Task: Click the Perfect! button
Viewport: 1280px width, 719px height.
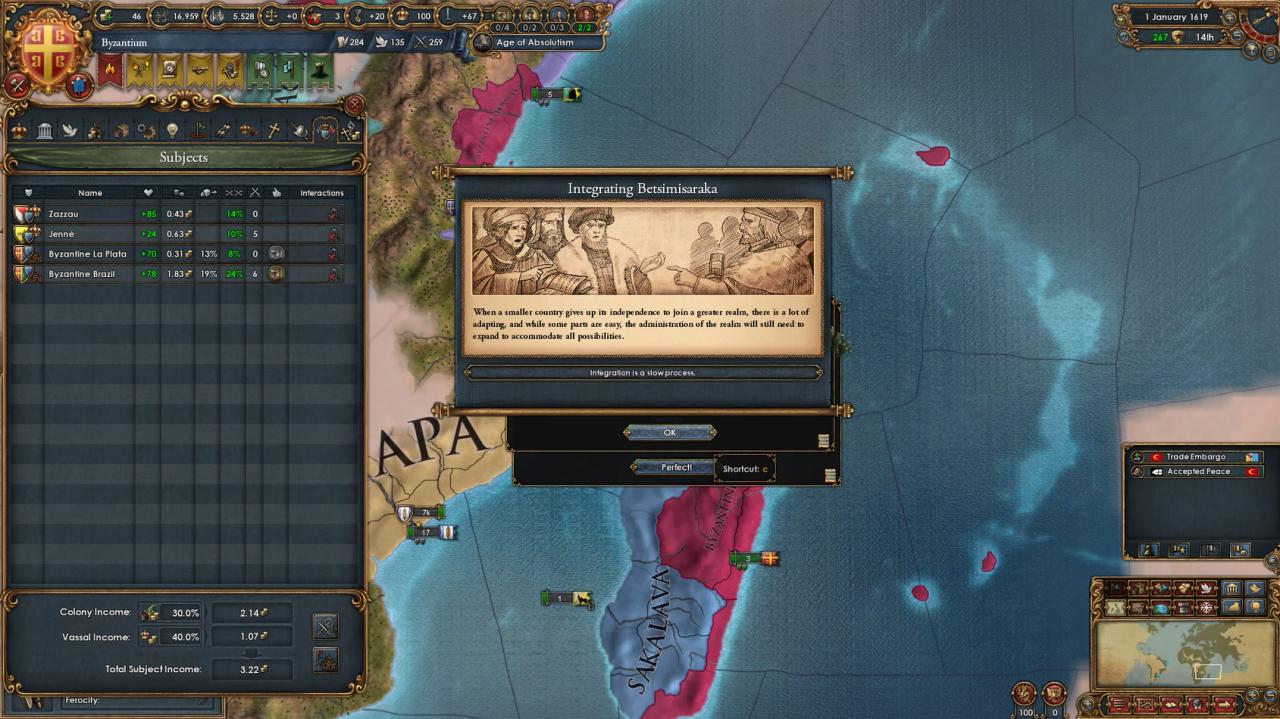Action: pyautogui.click(x=676, y=467)
